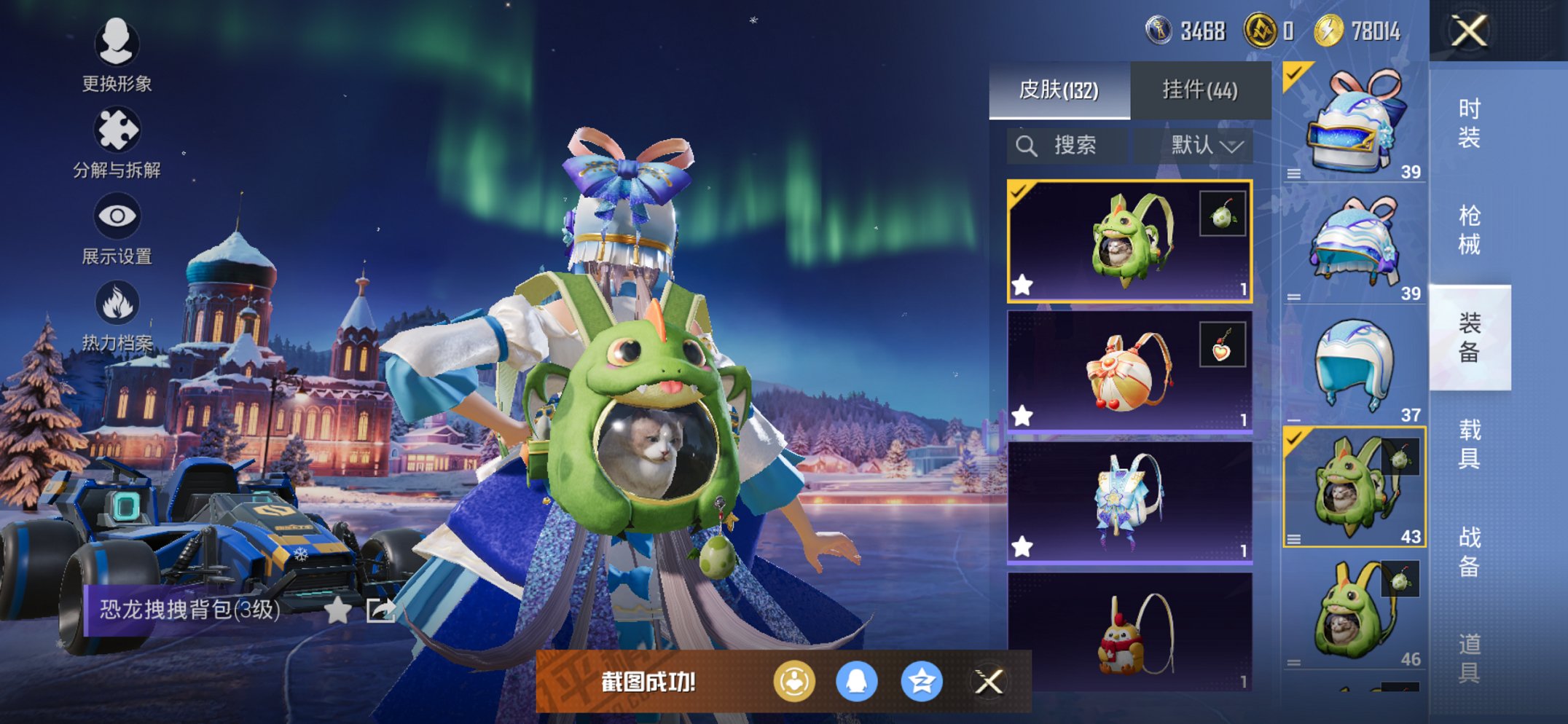
Task: Favorite the 恐龙拽拽背包 with star icon
Action: (337, 610)
